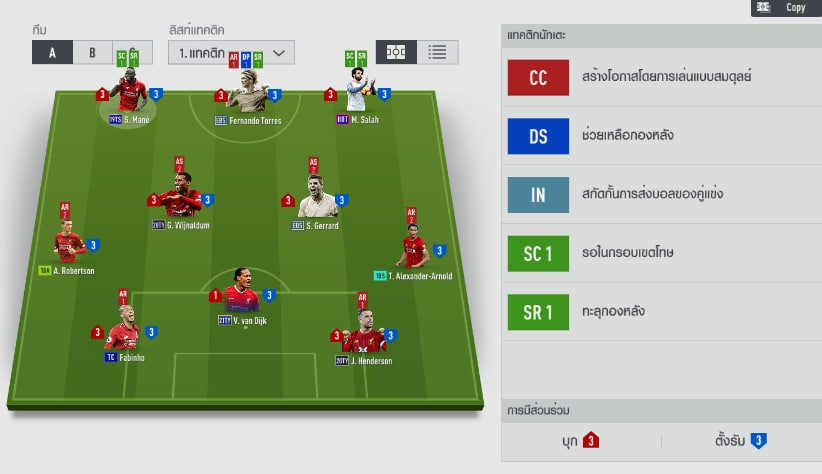This screenshot has height=474, width=822.
Task: Select Fernando Torres player card
Action: pyautogui.click(x=247, y=97)
